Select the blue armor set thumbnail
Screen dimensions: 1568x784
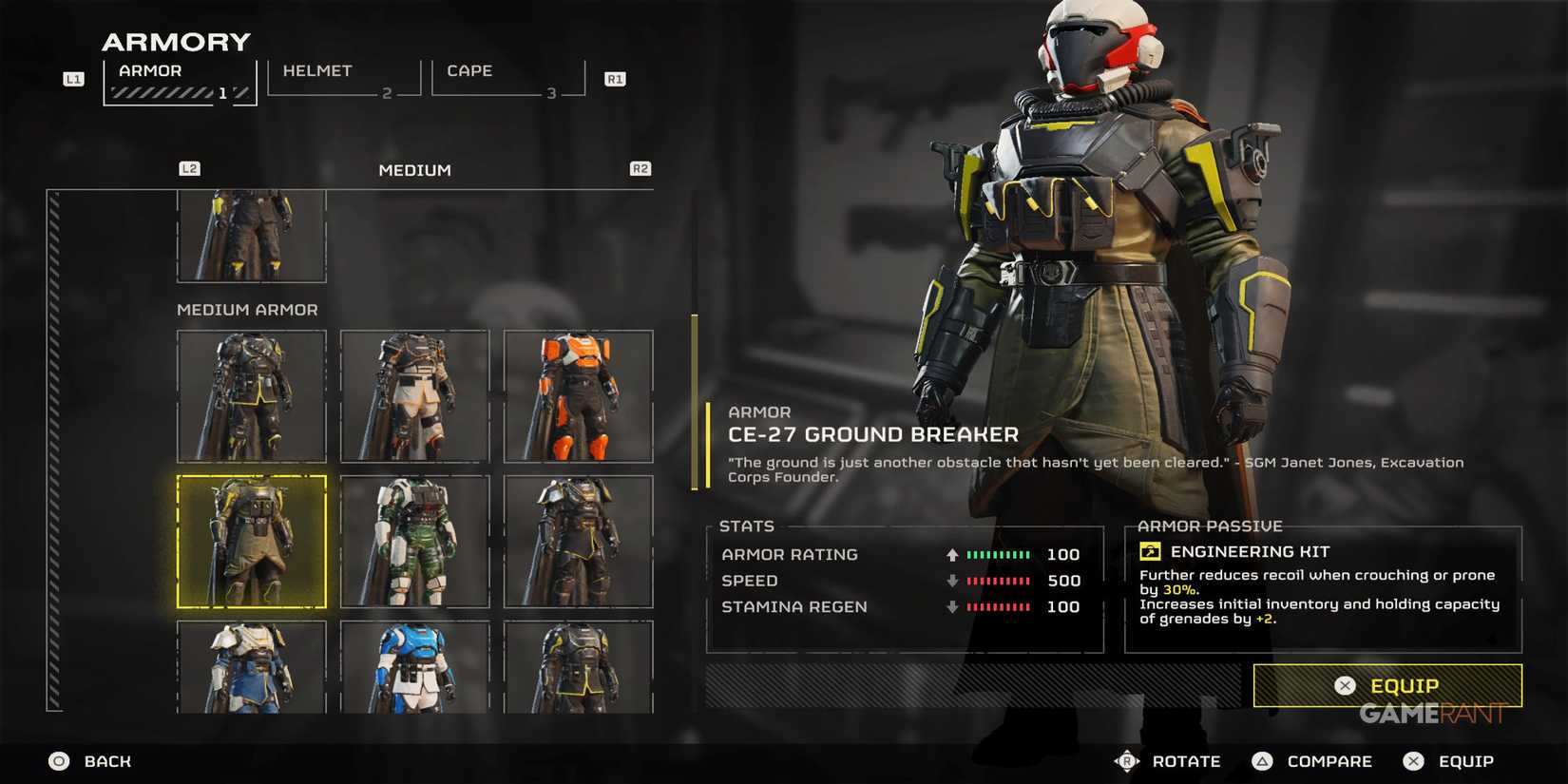click(414, 665)
